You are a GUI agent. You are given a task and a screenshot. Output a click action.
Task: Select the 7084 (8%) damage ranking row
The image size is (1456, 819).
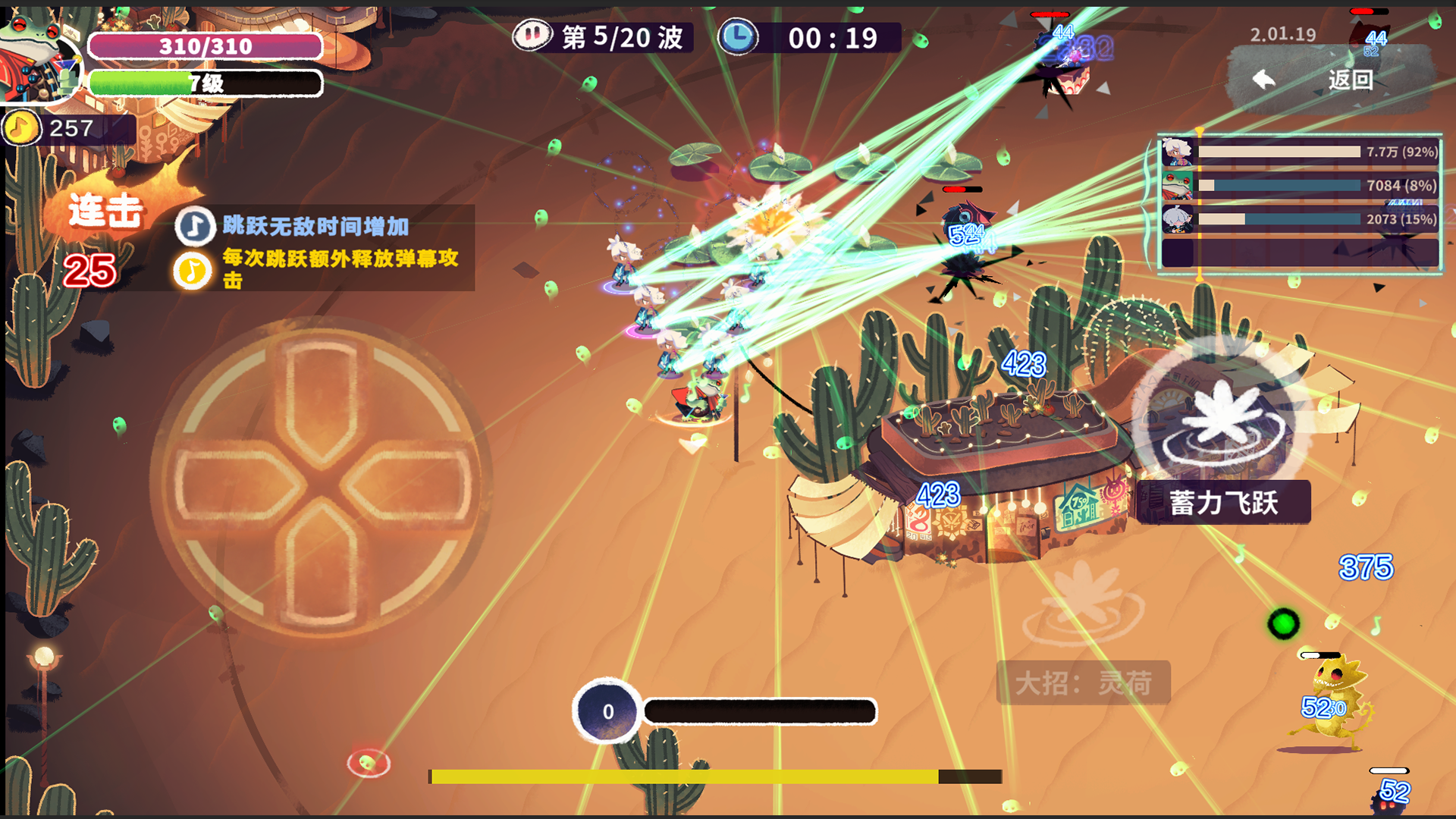[x=1301, y=186]
